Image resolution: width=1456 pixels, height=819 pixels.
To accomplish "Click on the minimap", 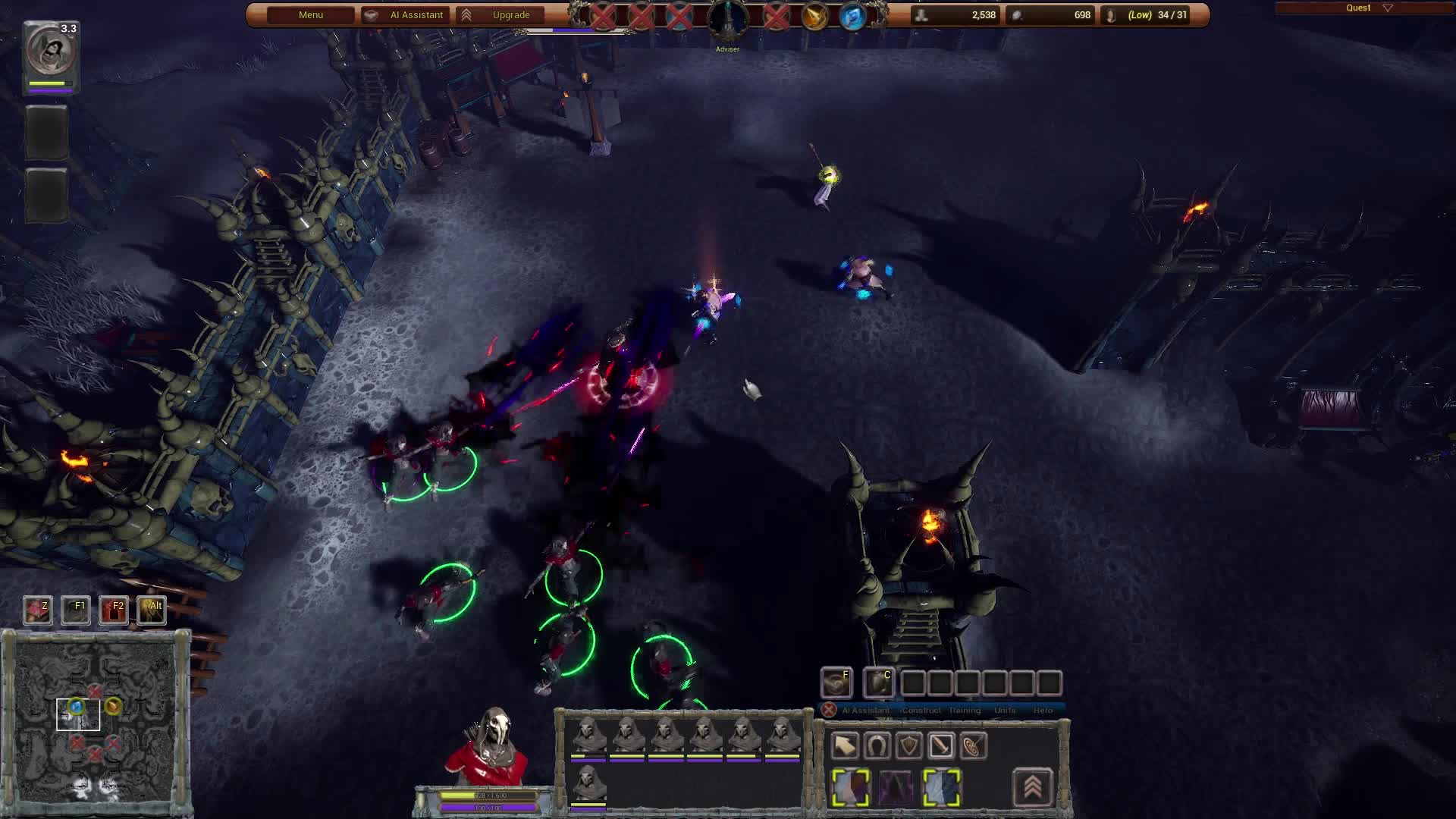I will 95,717.
